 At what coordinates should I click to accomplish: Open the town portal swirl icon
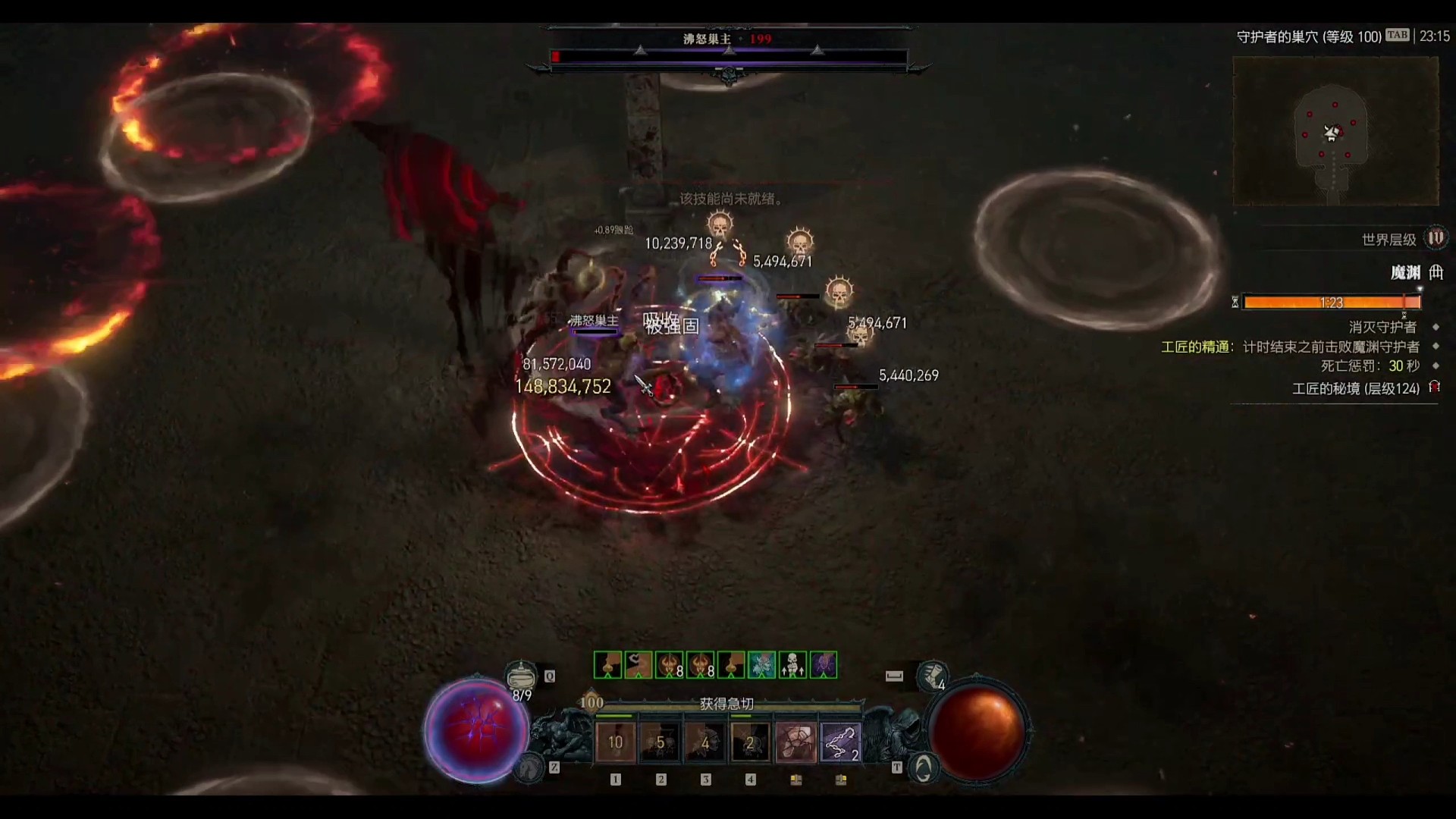tap(922, 769)
